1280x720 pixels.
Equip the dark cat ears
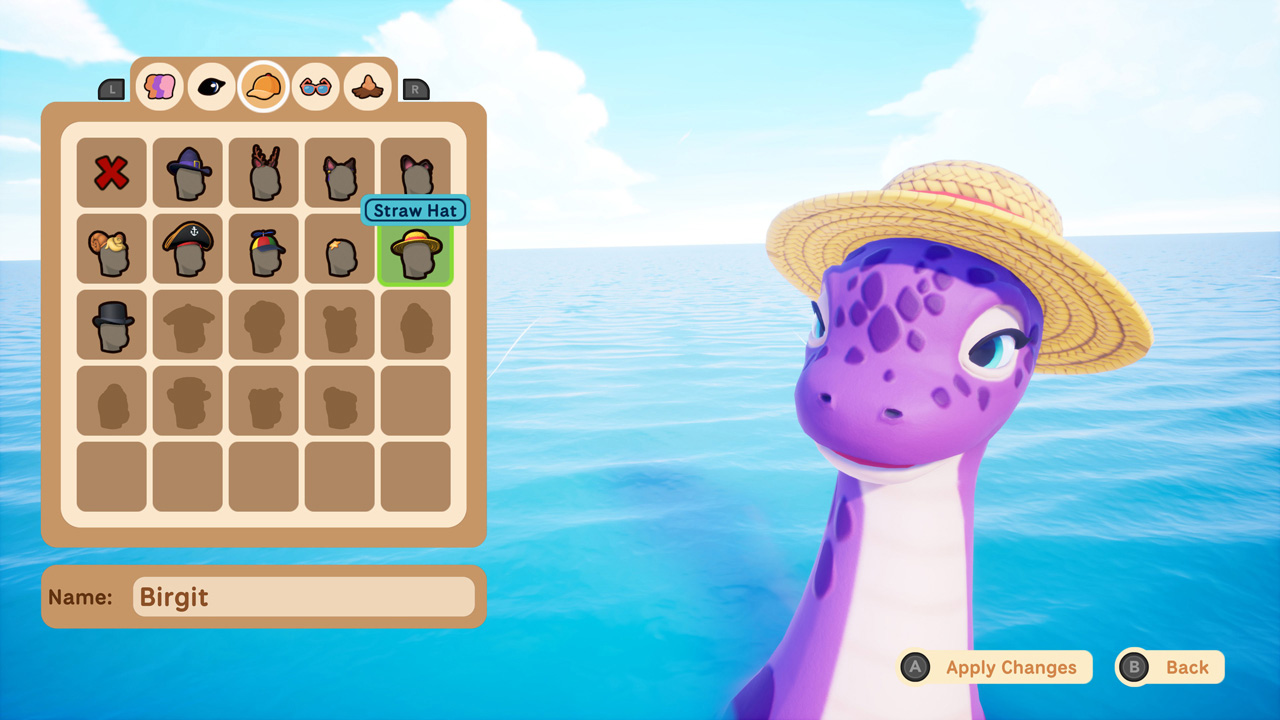[339, 172]
